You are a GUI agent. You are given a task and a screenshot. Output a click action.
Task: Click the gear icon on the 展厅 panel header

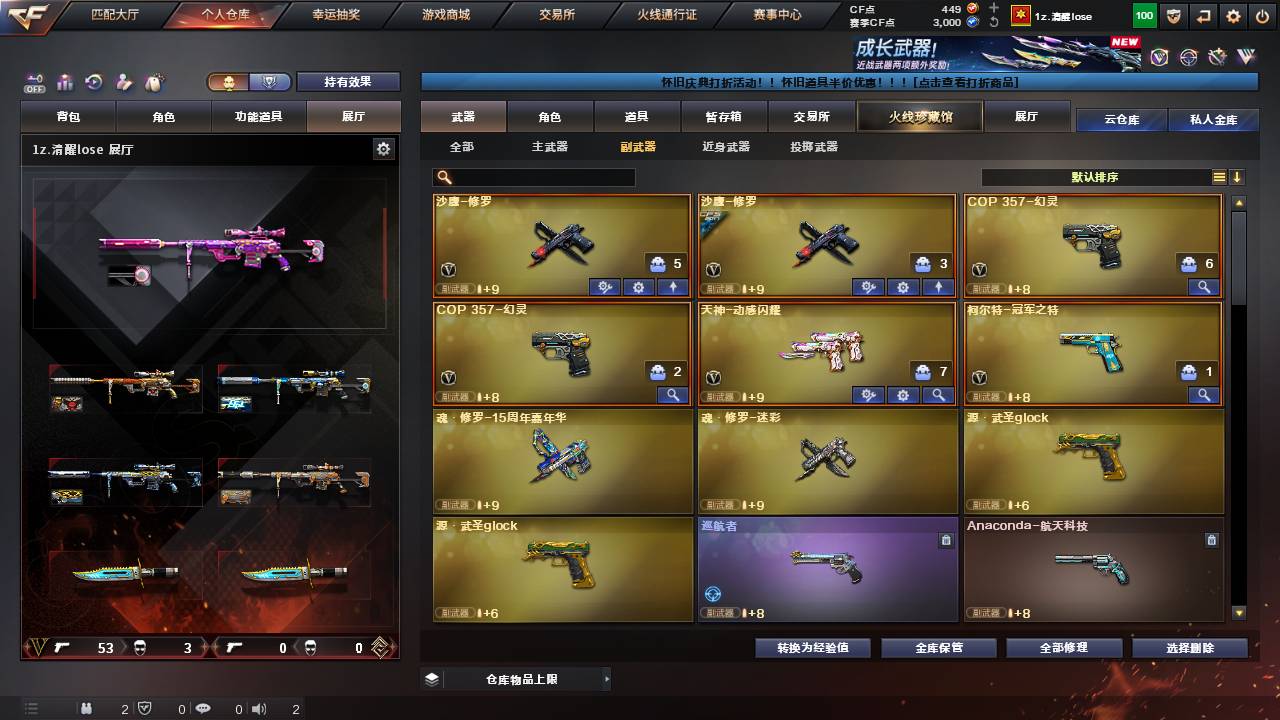383,147
